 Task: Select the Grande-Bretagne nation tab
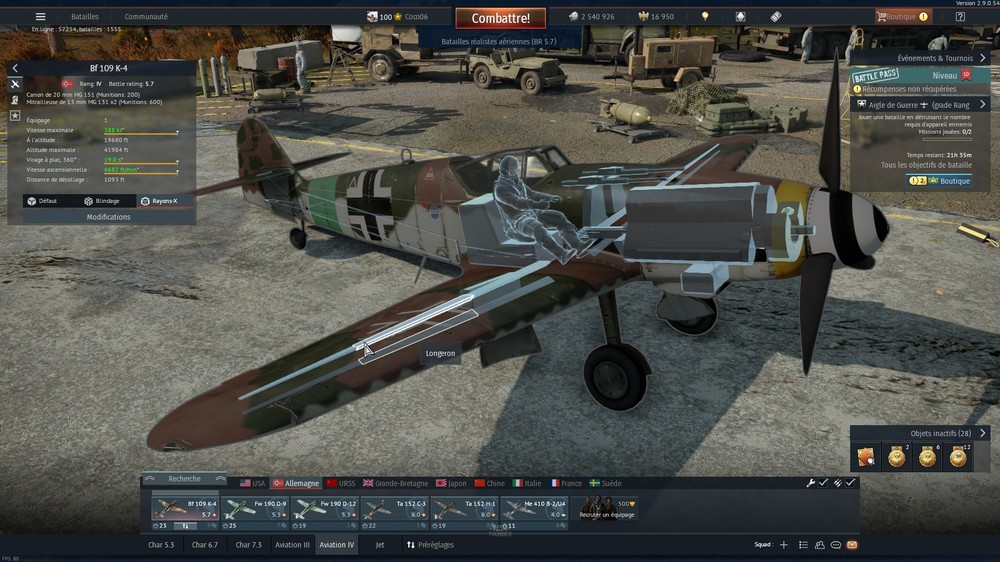click(x=393, y=483)
